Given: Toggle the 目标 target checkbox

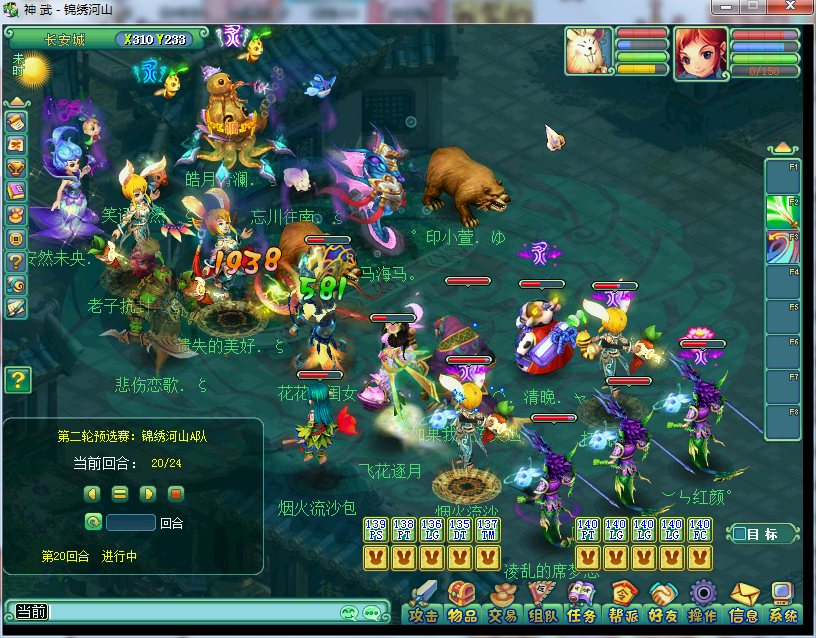Looking at the screenshot, I should pos(740,534).
